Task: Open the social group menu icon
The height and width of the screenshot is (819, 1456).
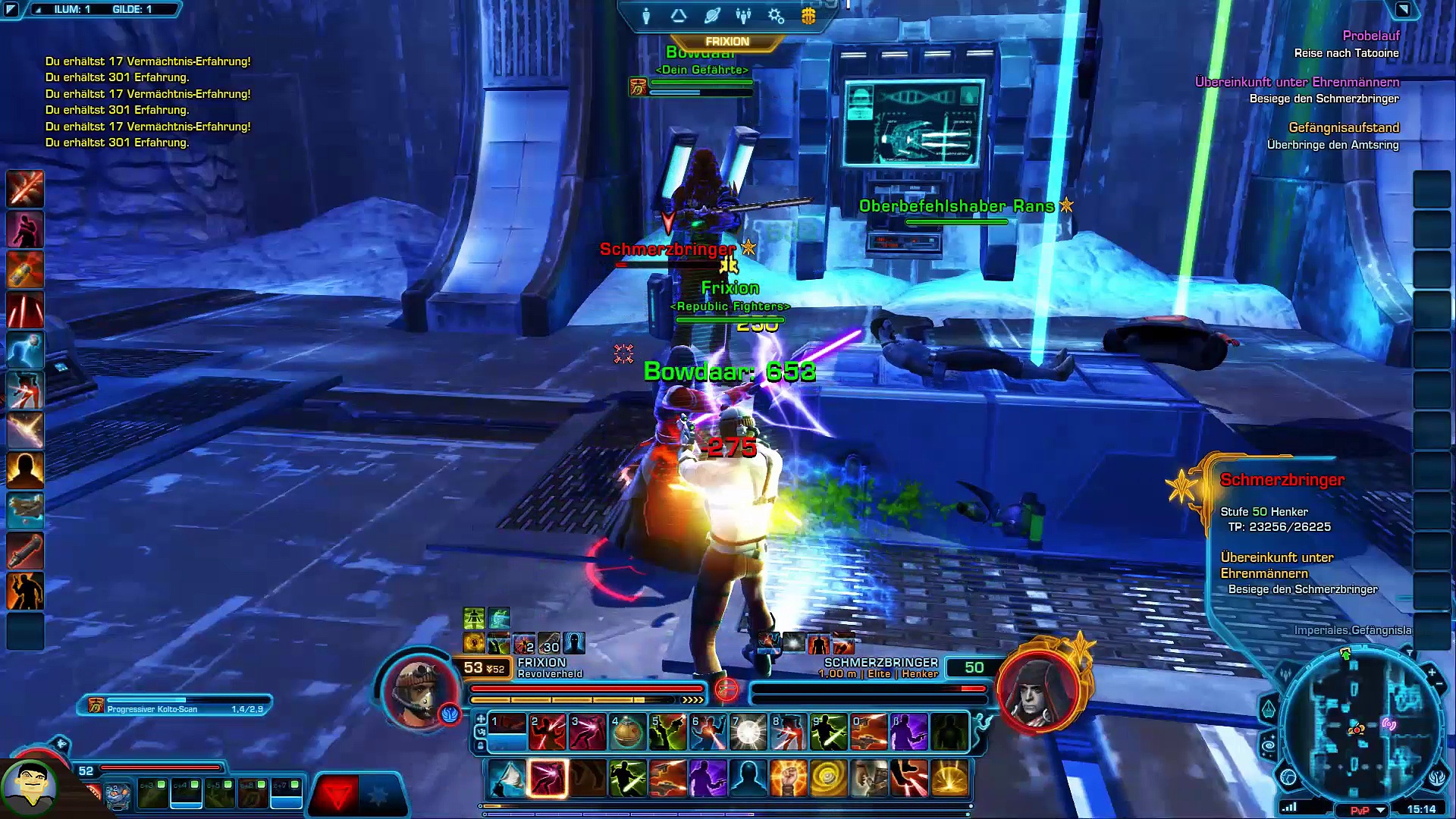Action: tap(743, 16)
